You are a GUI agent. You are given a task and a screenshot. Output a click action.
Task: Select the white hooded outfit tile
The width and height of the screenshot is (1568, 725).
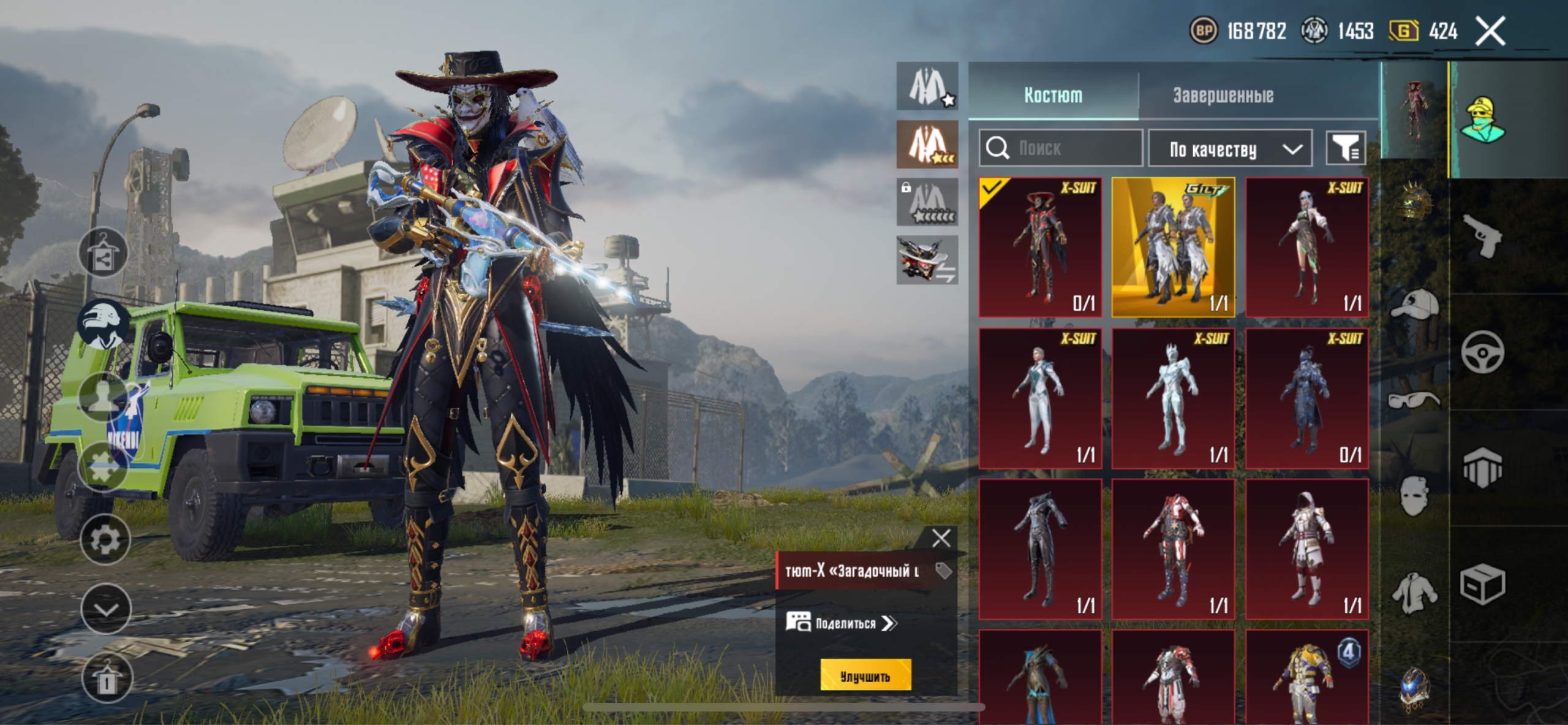pos(1306,549)
